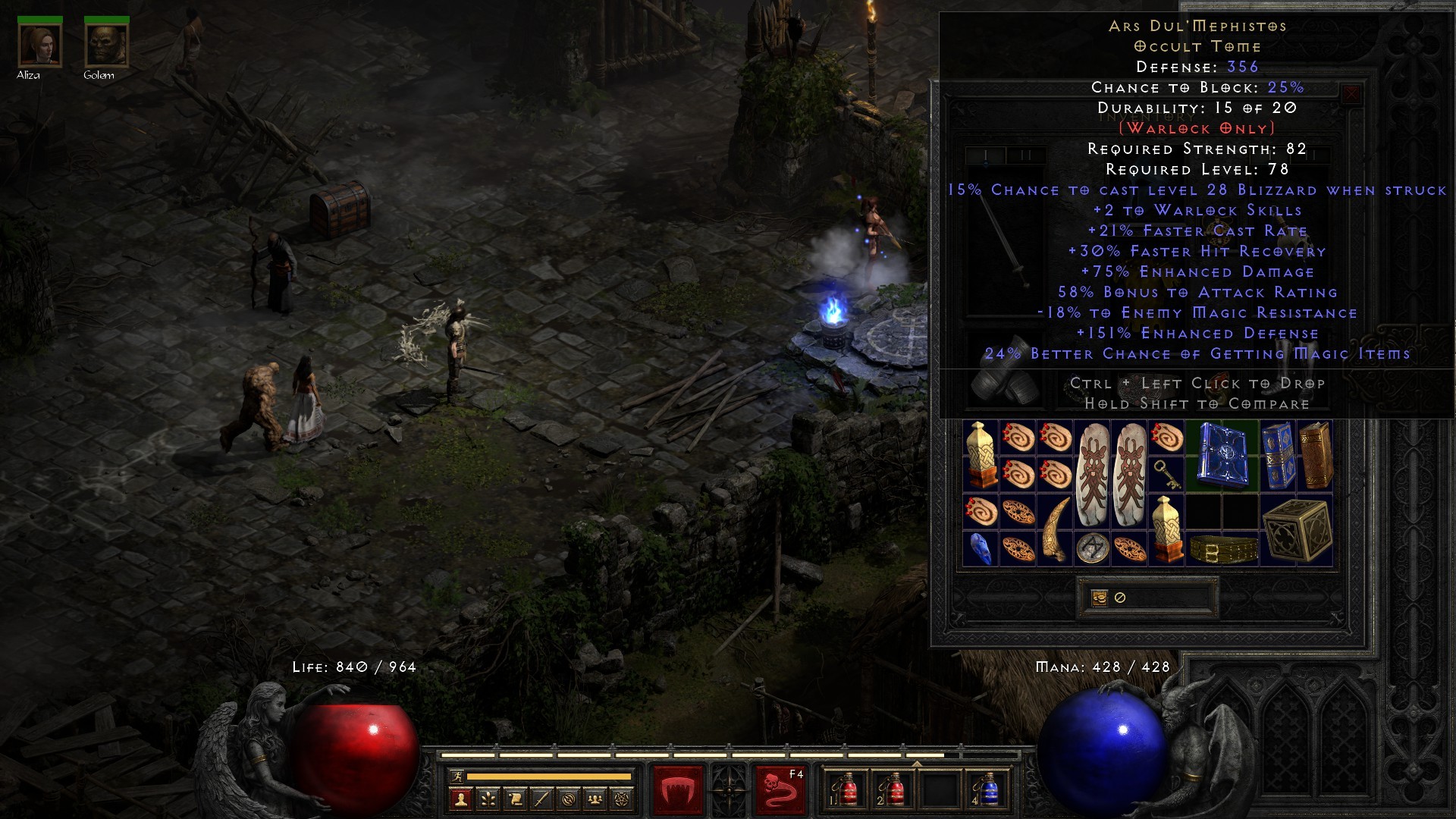
Task: Select weapon swap tab I
Action: [x=986, y=155]
